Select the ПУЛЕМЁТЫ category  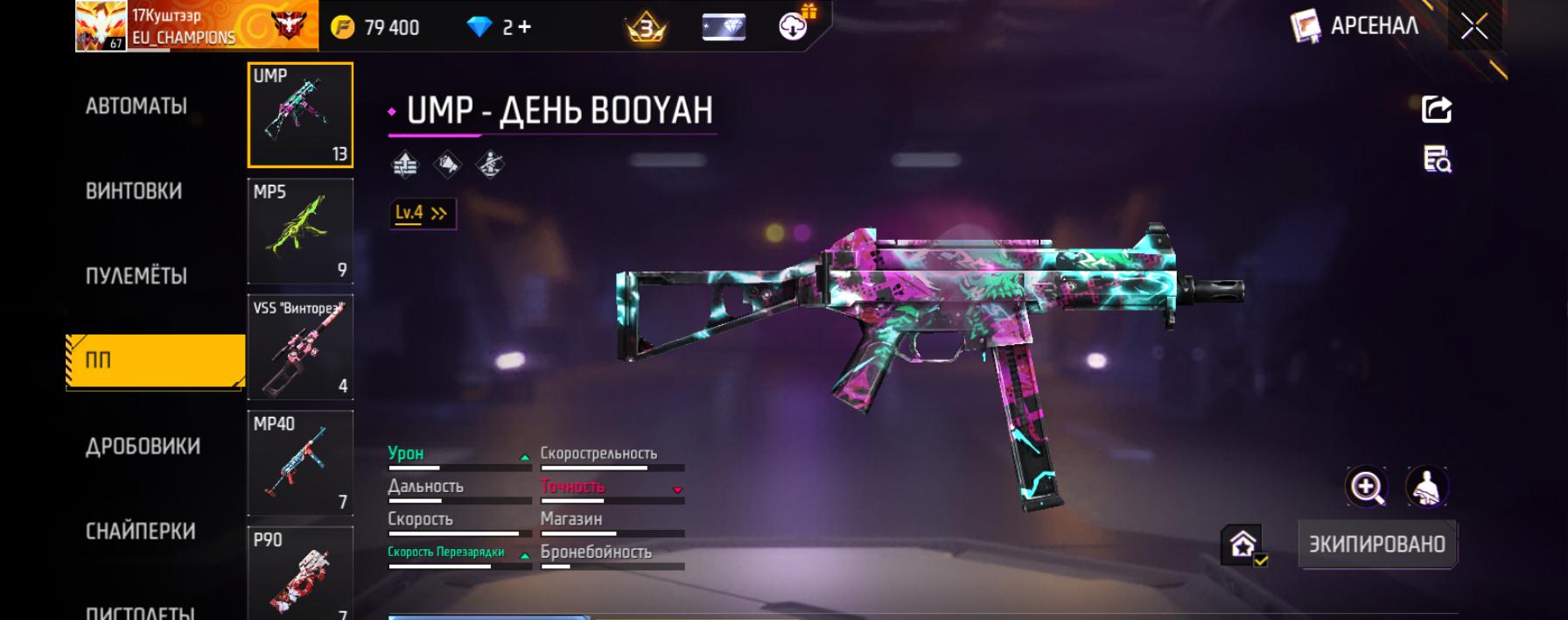pyautogui.click(x=136, y=277)
